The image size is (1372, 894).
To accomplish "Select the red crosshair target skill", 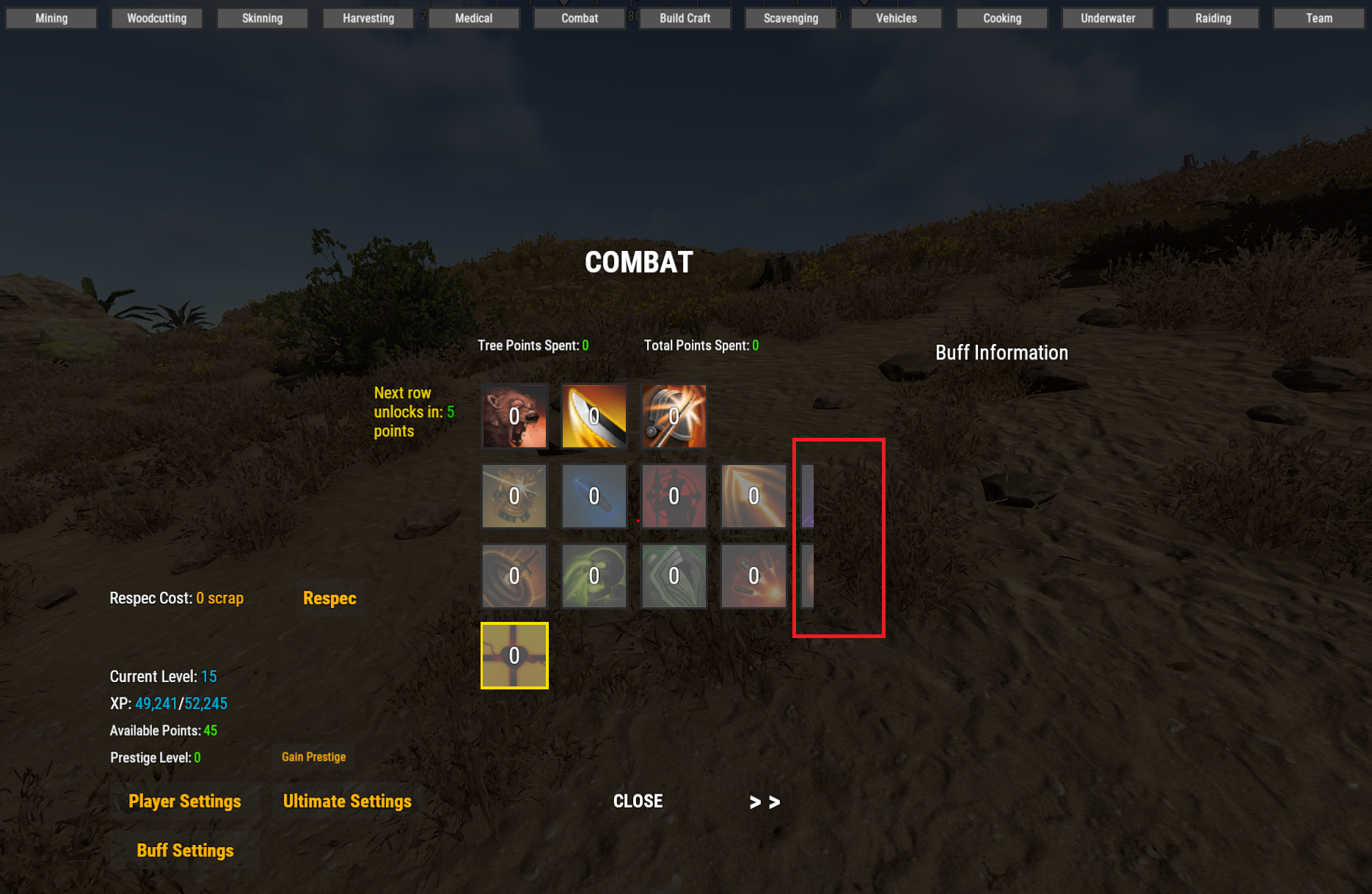I will (674, 496).
